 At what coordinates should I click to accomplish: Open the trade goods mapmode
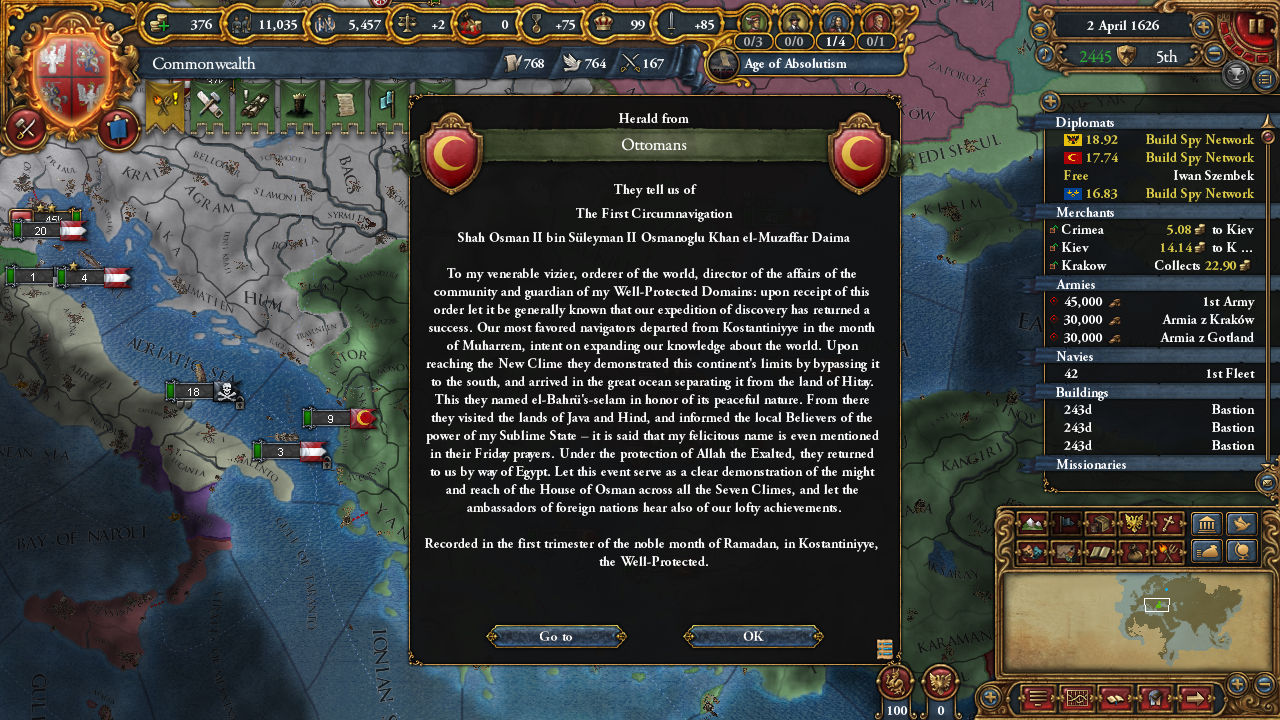[x=1100, y=524]
